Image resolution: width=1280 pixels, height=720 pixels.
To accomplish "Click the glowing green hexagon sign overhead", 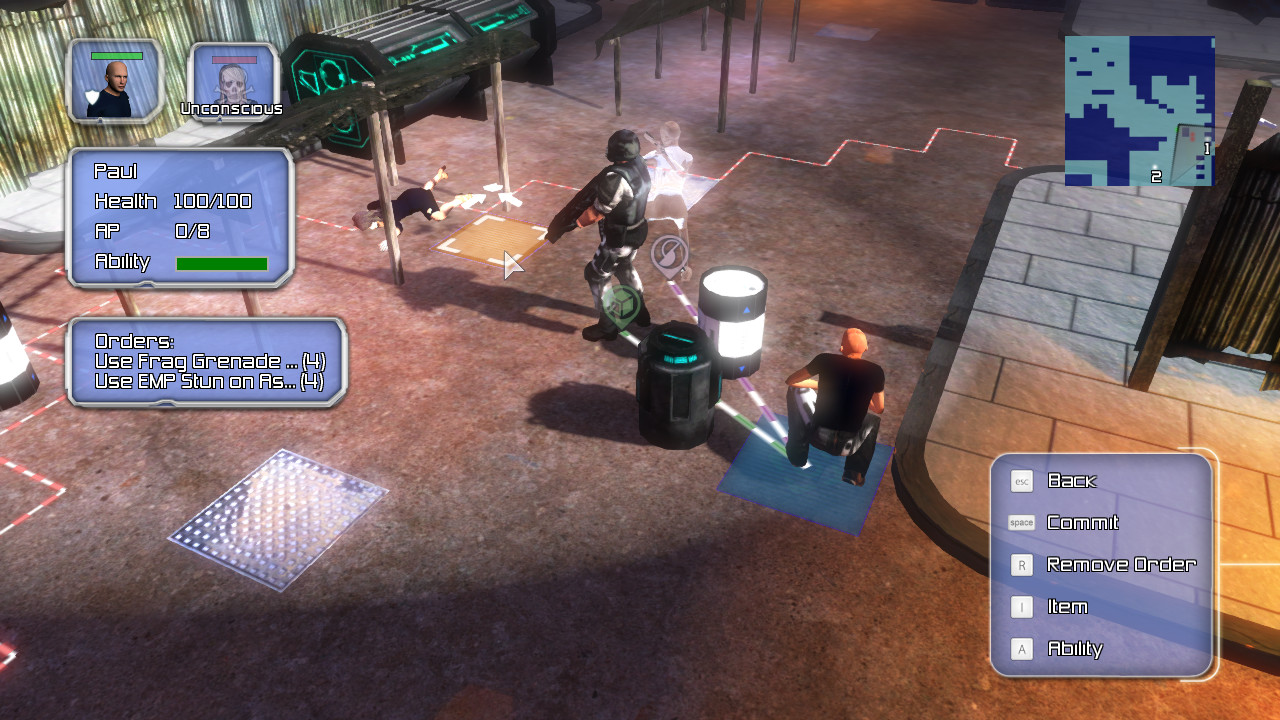I will 330,72.
